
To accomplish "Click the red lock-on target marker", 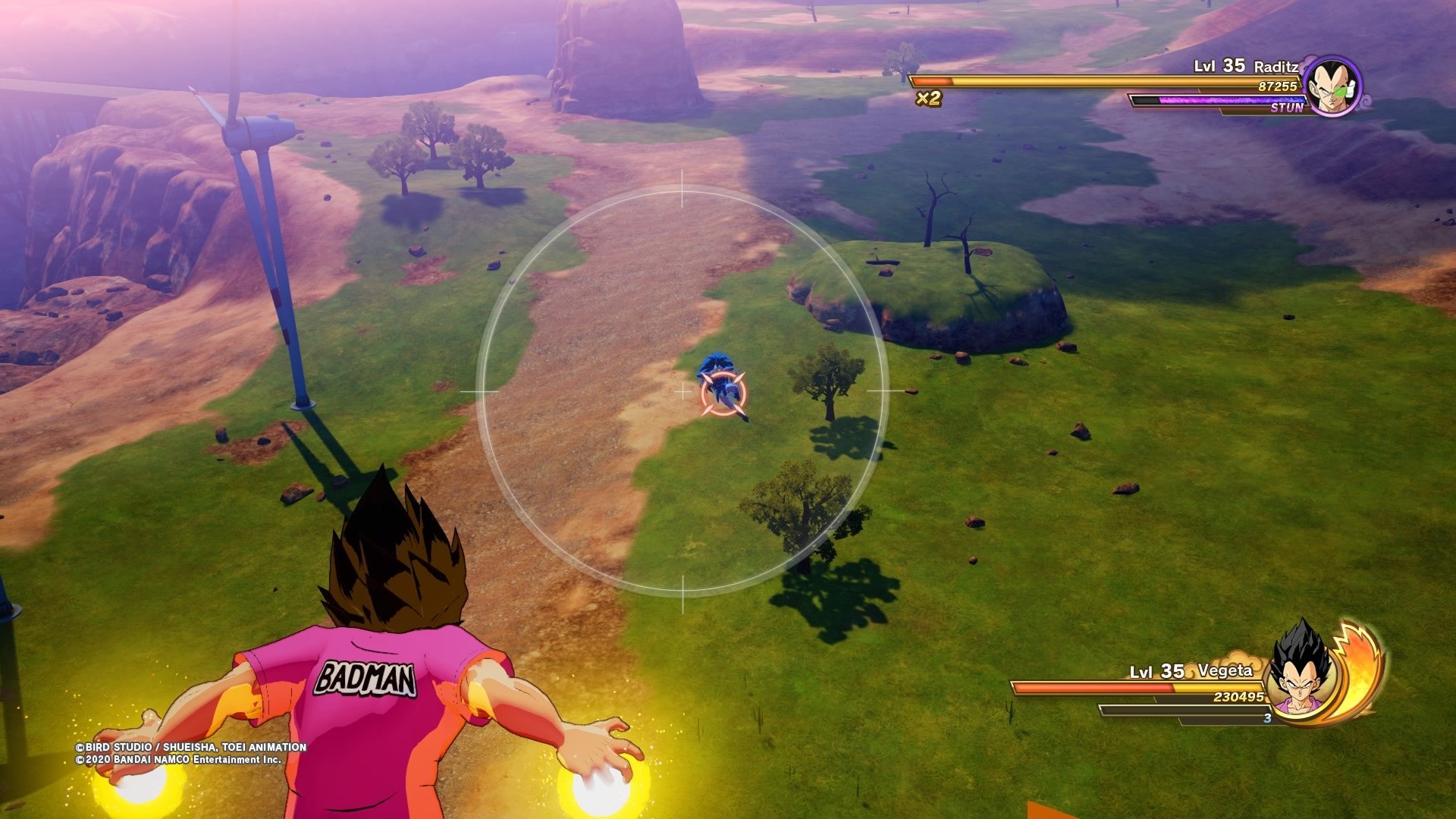I will pos(722,393).
